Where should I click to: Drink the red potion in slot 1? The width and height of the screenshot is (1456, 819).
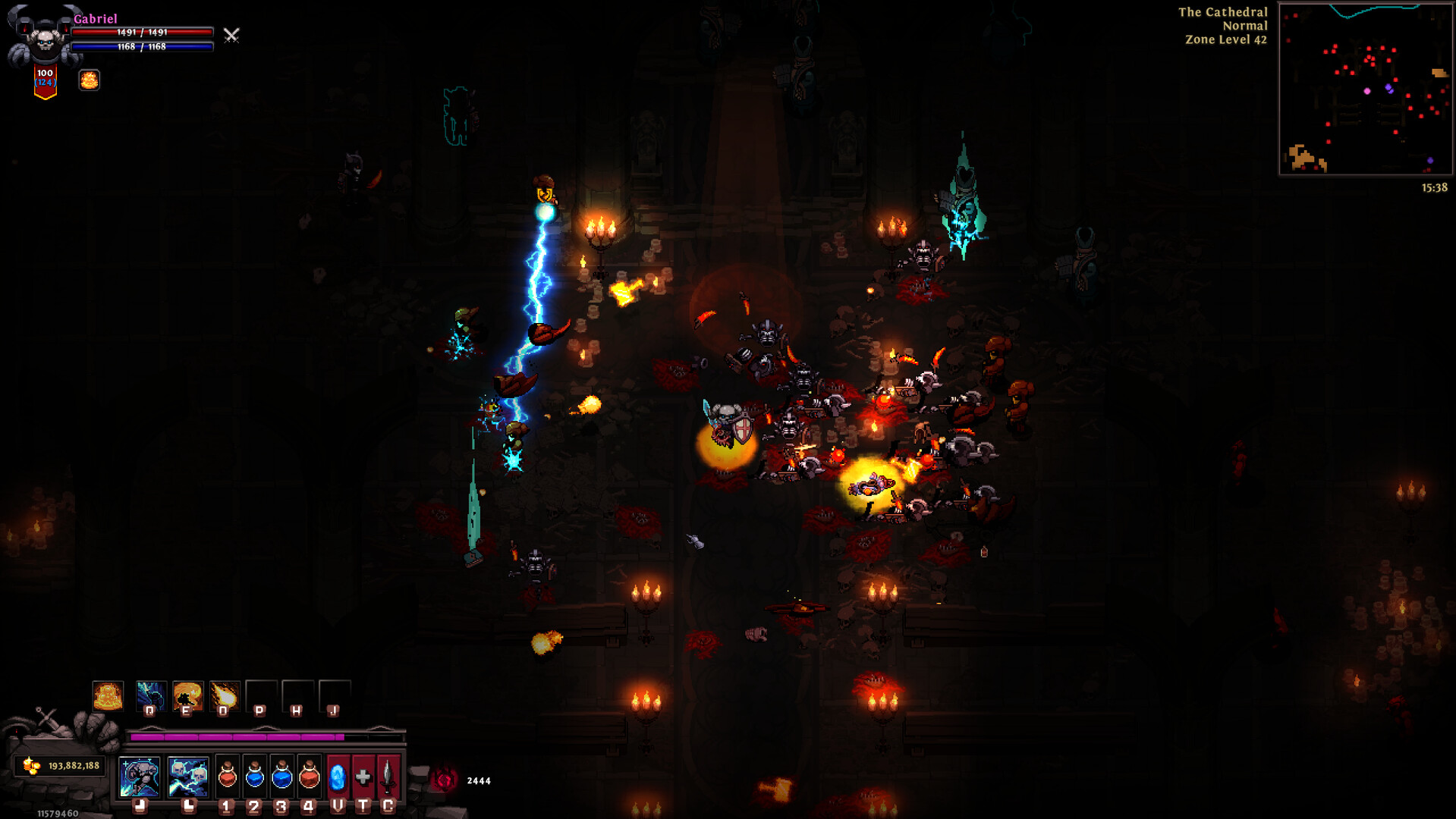pyautogui.click(x=226, y=778)
